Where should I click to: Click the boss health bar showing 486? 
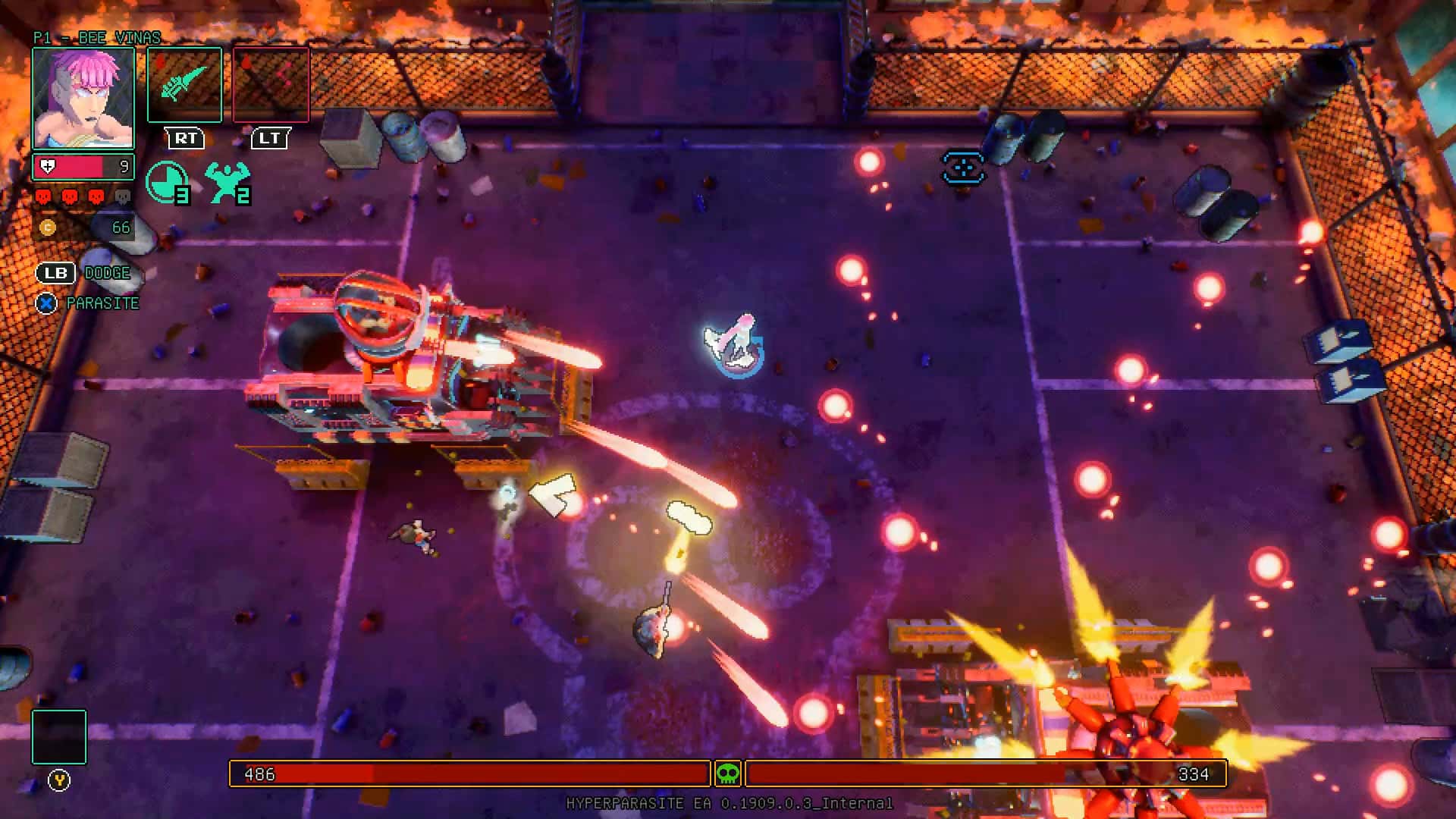466,775
